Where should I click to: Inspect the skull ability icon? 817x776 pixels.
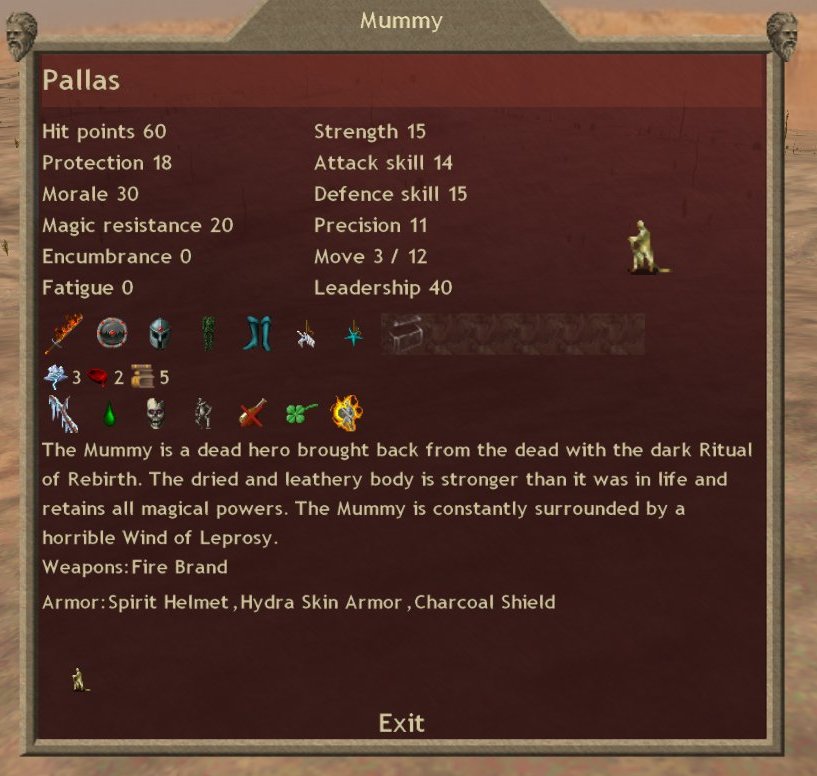155,413
